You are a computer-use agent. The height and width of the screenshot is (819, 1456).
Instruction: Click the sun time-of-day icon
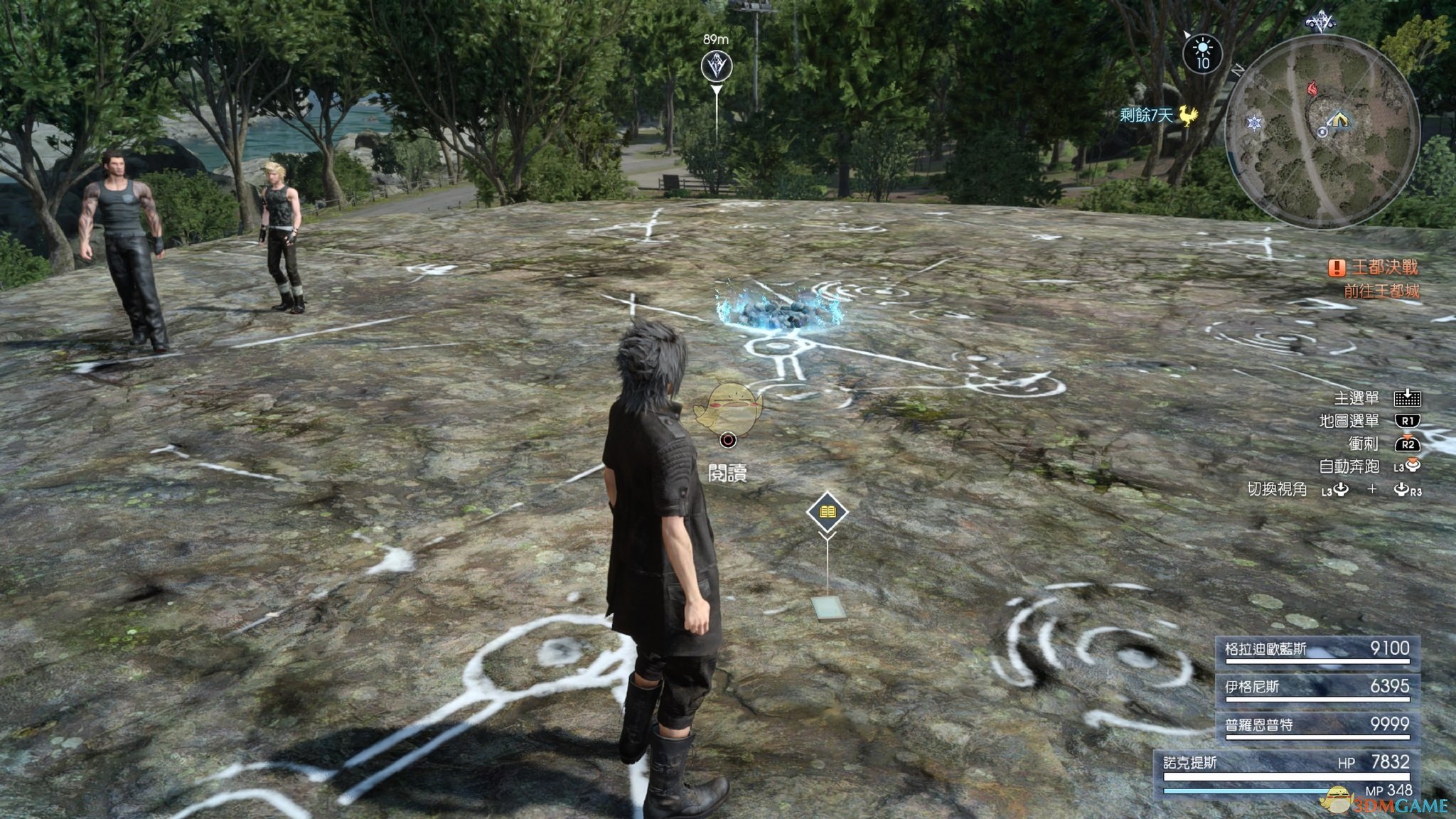click(1202, 53)
